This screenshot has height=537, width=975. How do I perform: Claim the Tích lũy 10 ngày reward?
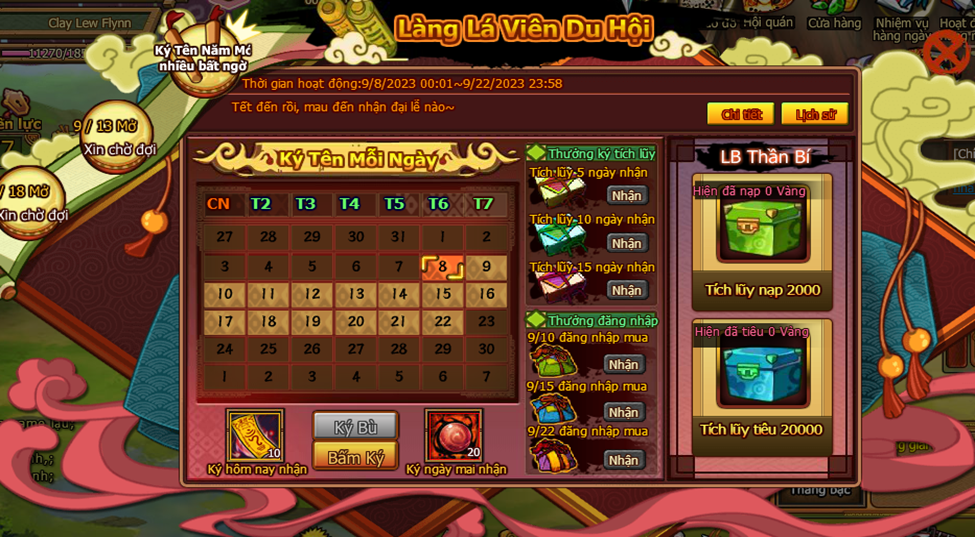(626, 243)
